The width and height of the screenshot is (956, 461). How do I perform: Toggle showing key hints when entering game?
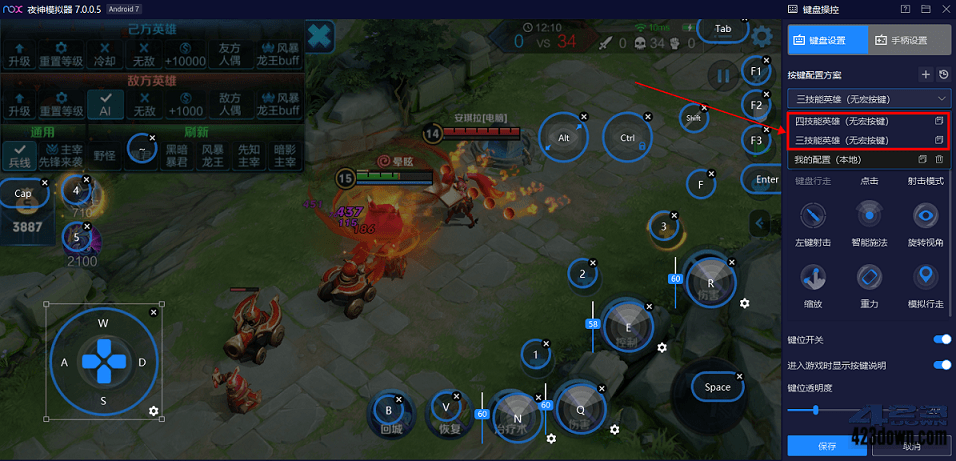941,365
